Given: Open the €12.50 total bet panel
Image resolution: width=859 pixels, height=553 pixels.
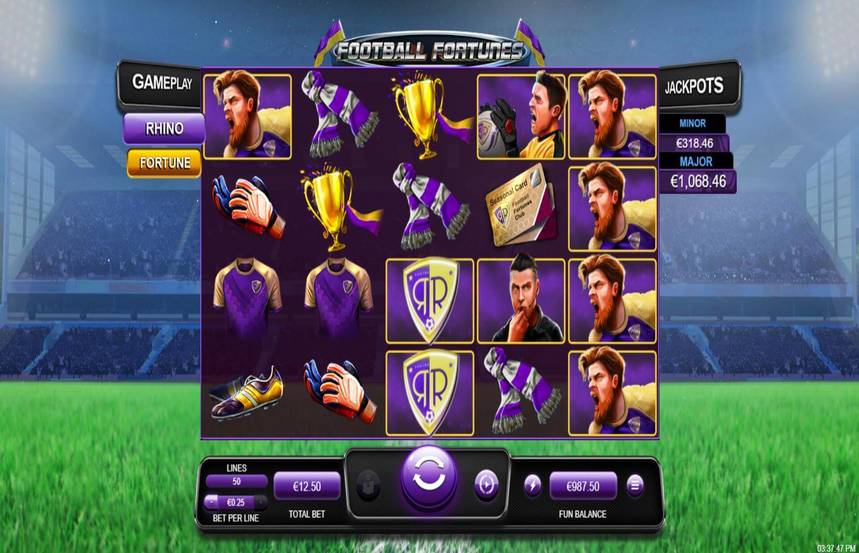Looking at the screenshot, I should tap(307, 486).
